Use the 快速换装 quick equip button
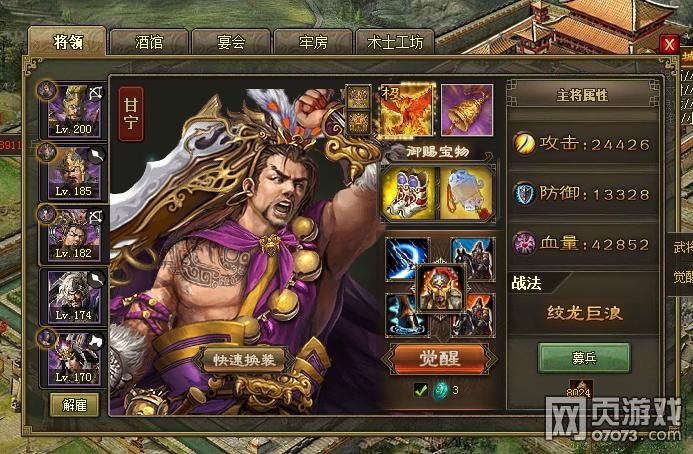This screenshot has width=693, height=454. [245, 360]
